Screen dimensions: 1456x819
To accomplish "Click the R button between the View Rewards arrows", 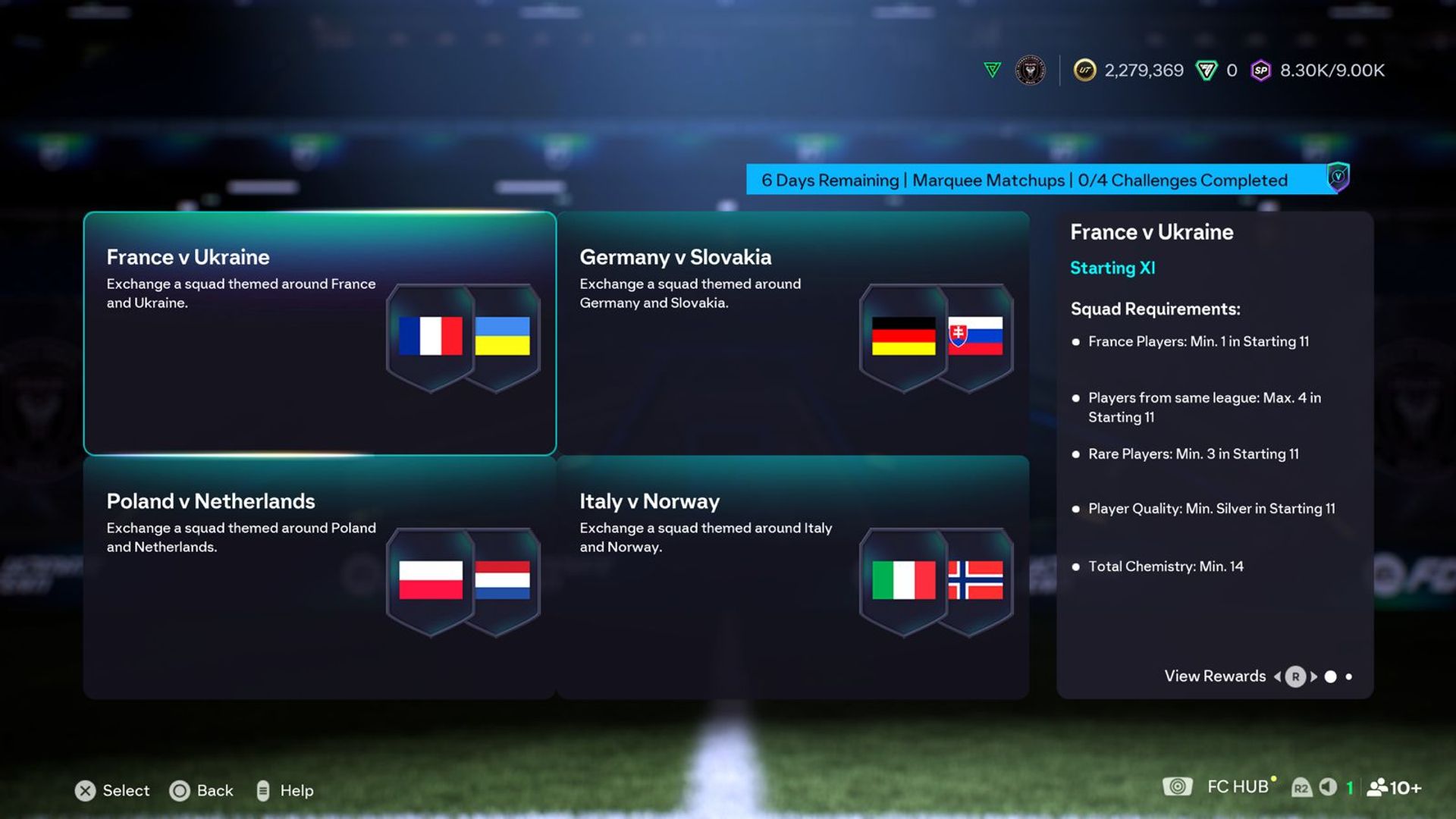I will coord(1296,676).
